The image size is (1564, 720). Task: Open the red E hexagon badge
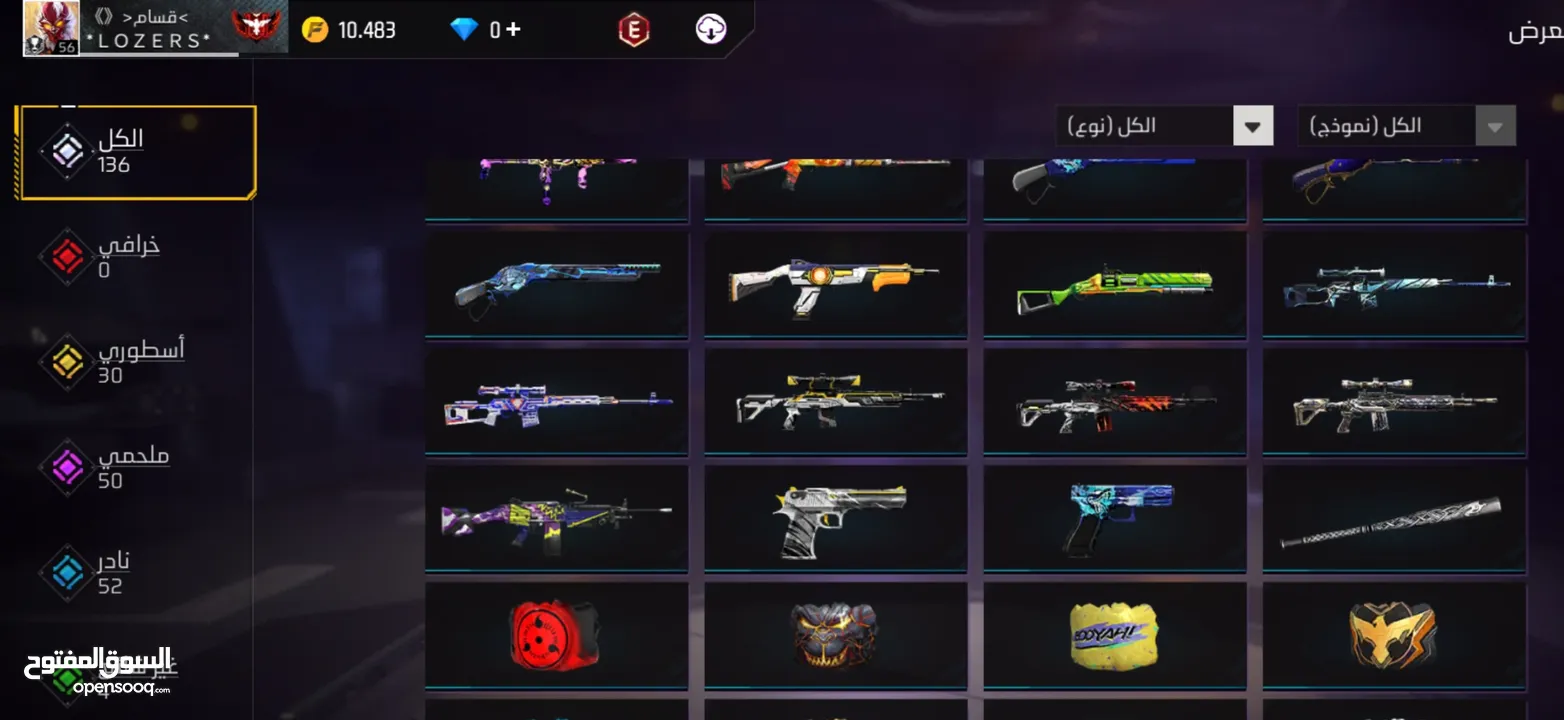(x=633, y=30)
